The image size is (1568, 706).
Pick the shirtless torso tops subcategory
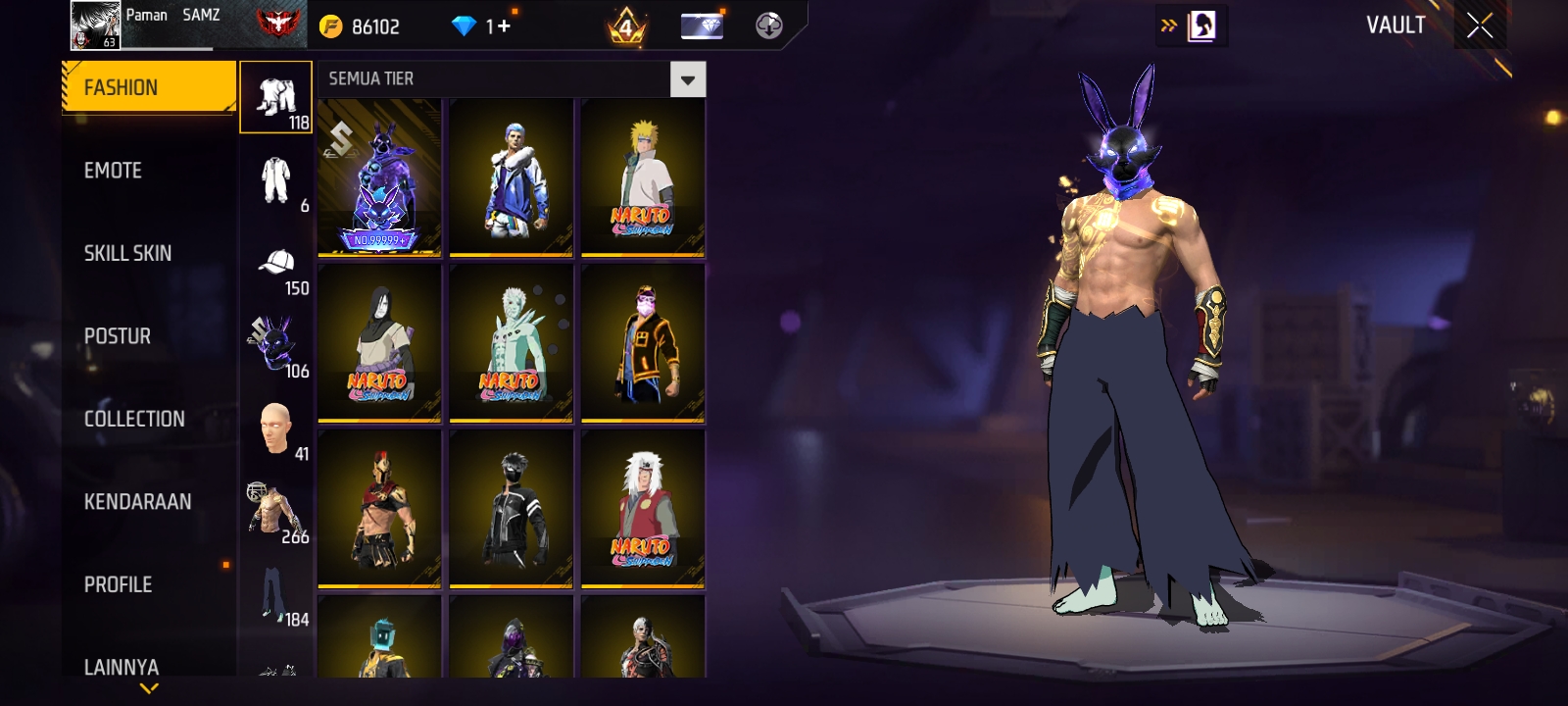click(276, 511)
